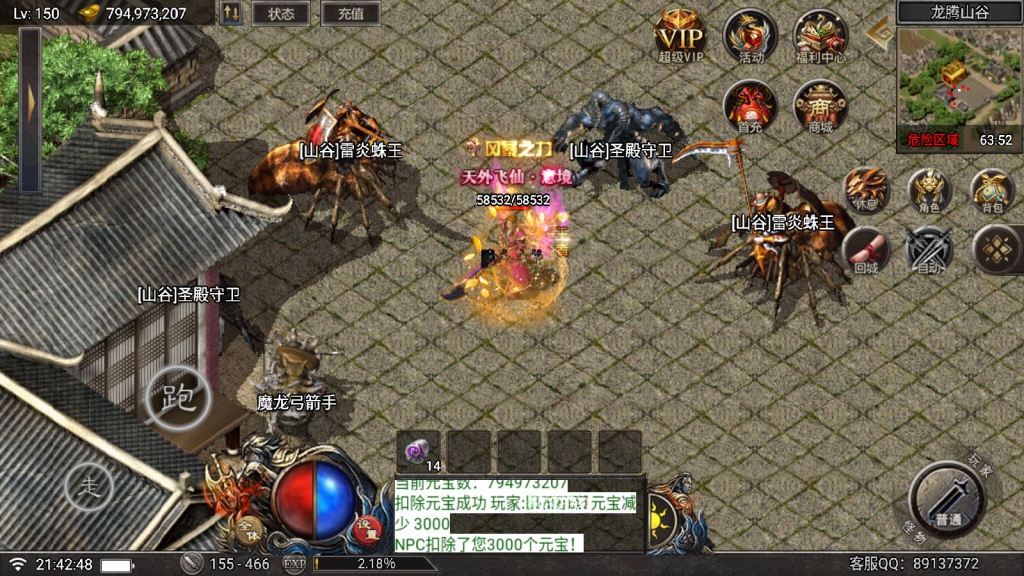Open the 角色 character sheet
This screenshot has width=1024, height=576.
930,189
